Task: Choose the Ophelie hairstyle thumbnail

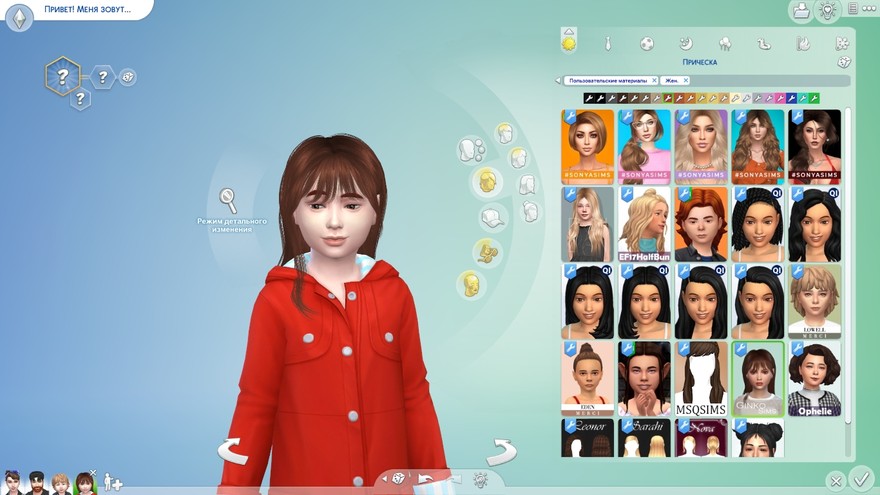Action: pos(814,380)
